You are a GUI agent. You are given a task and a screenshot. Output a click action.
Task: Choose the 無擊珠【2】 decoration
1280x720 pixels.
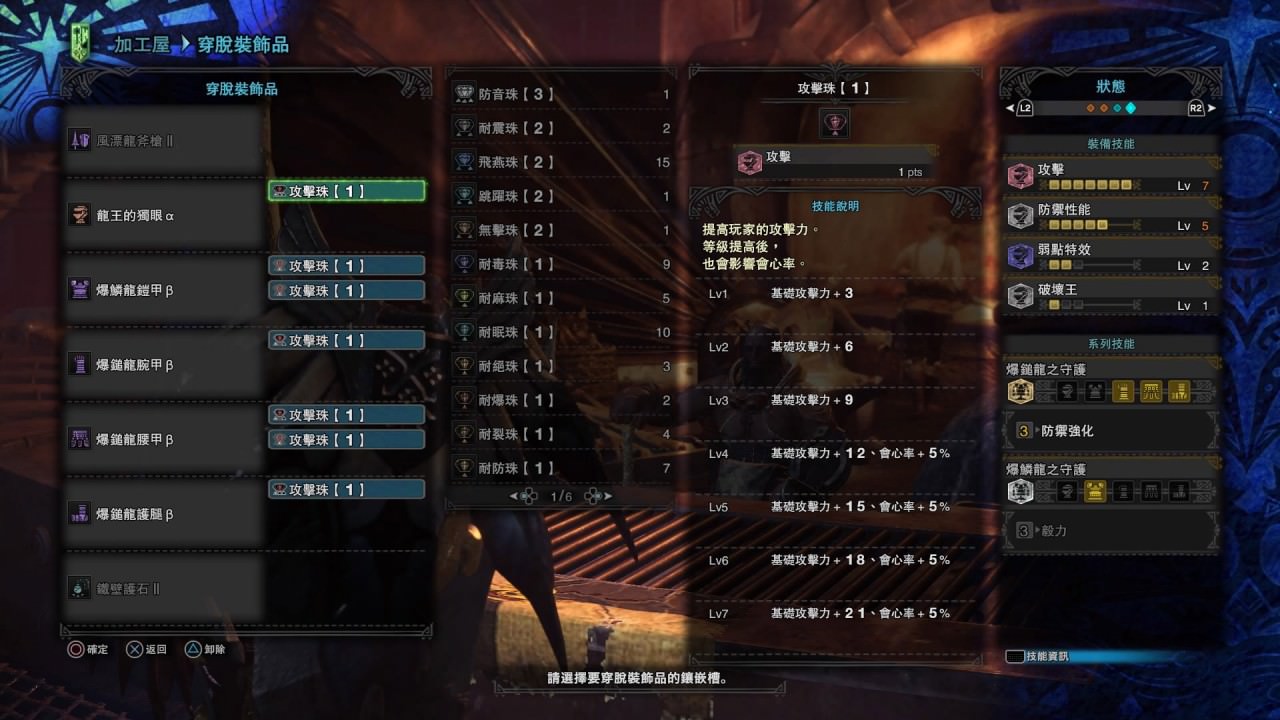[562, 230]
